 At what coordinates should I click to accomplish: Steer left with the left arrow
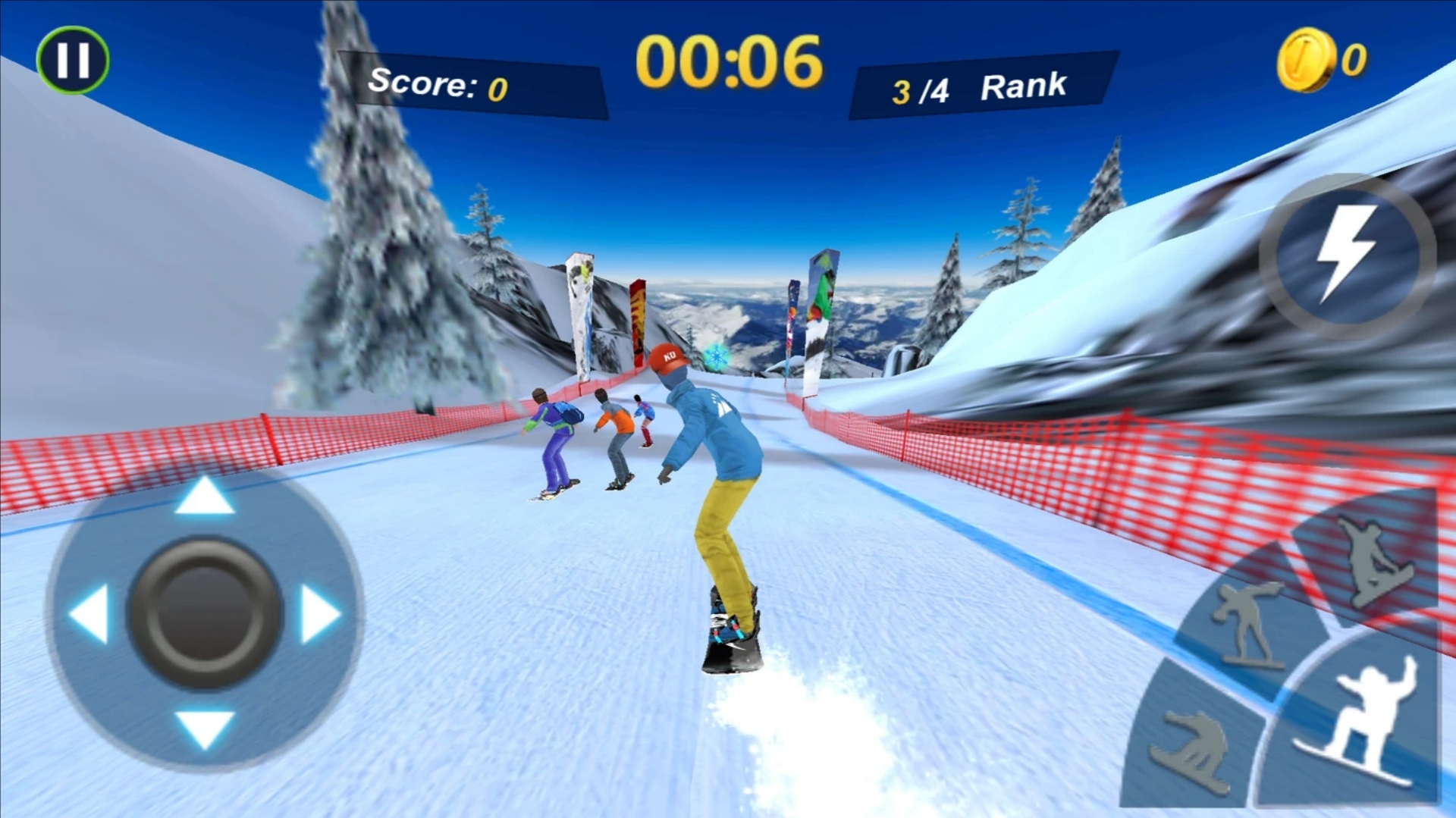tap(91, 613)
